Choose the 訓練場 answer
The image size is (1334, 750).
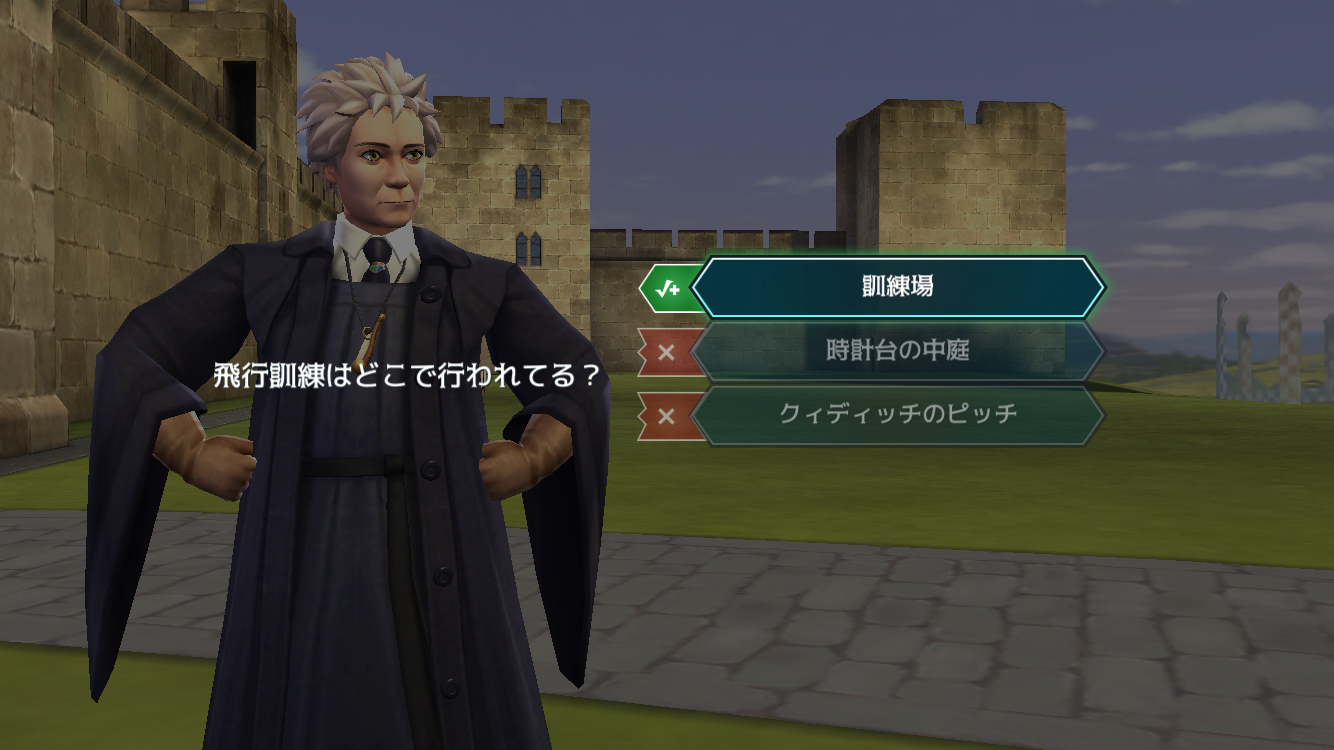897,287
